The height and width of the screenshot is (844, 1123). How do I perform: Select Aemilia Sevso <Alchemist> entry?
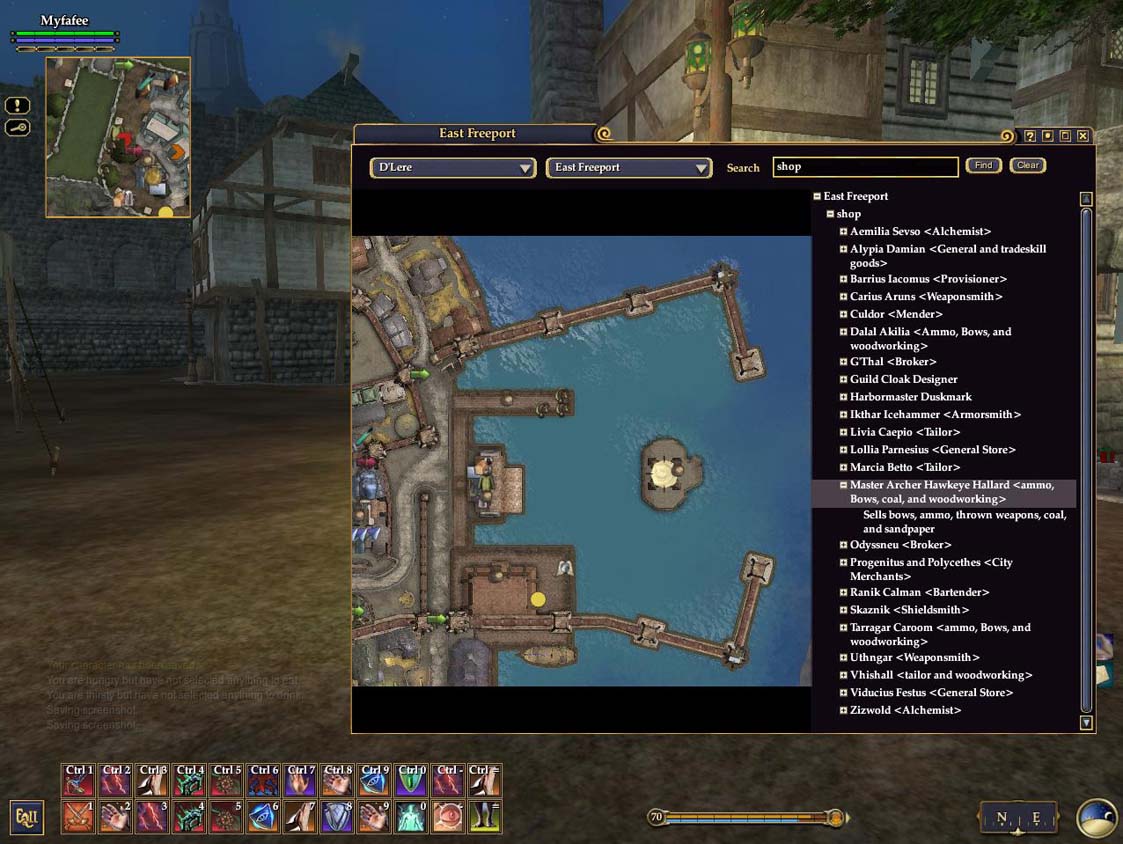(920, 232)
